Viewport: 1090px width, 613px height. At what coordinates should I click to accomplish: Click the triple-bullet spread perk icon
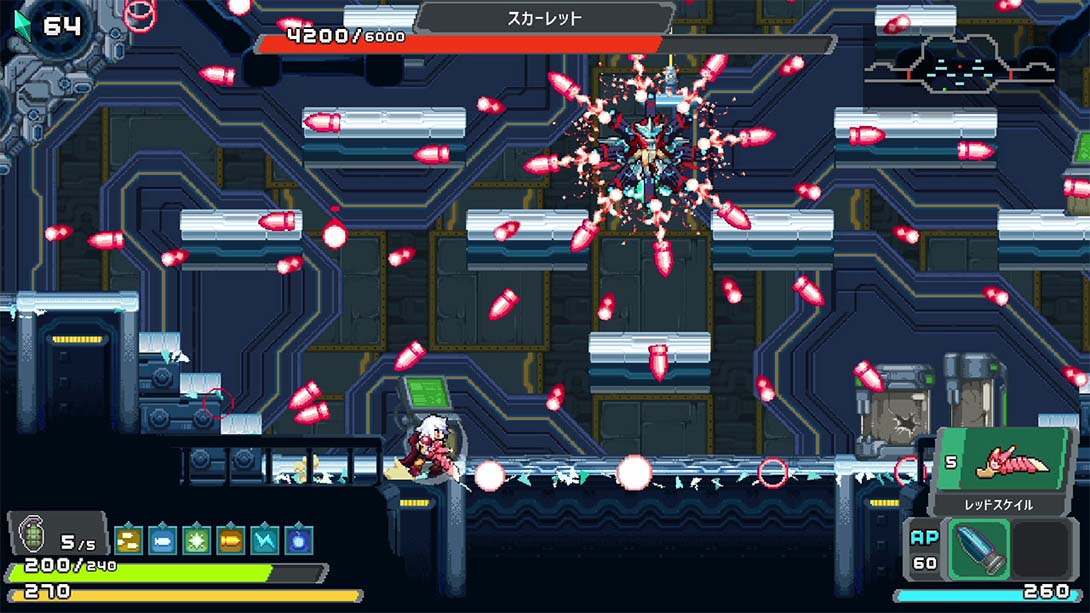[x=128, y=540]
